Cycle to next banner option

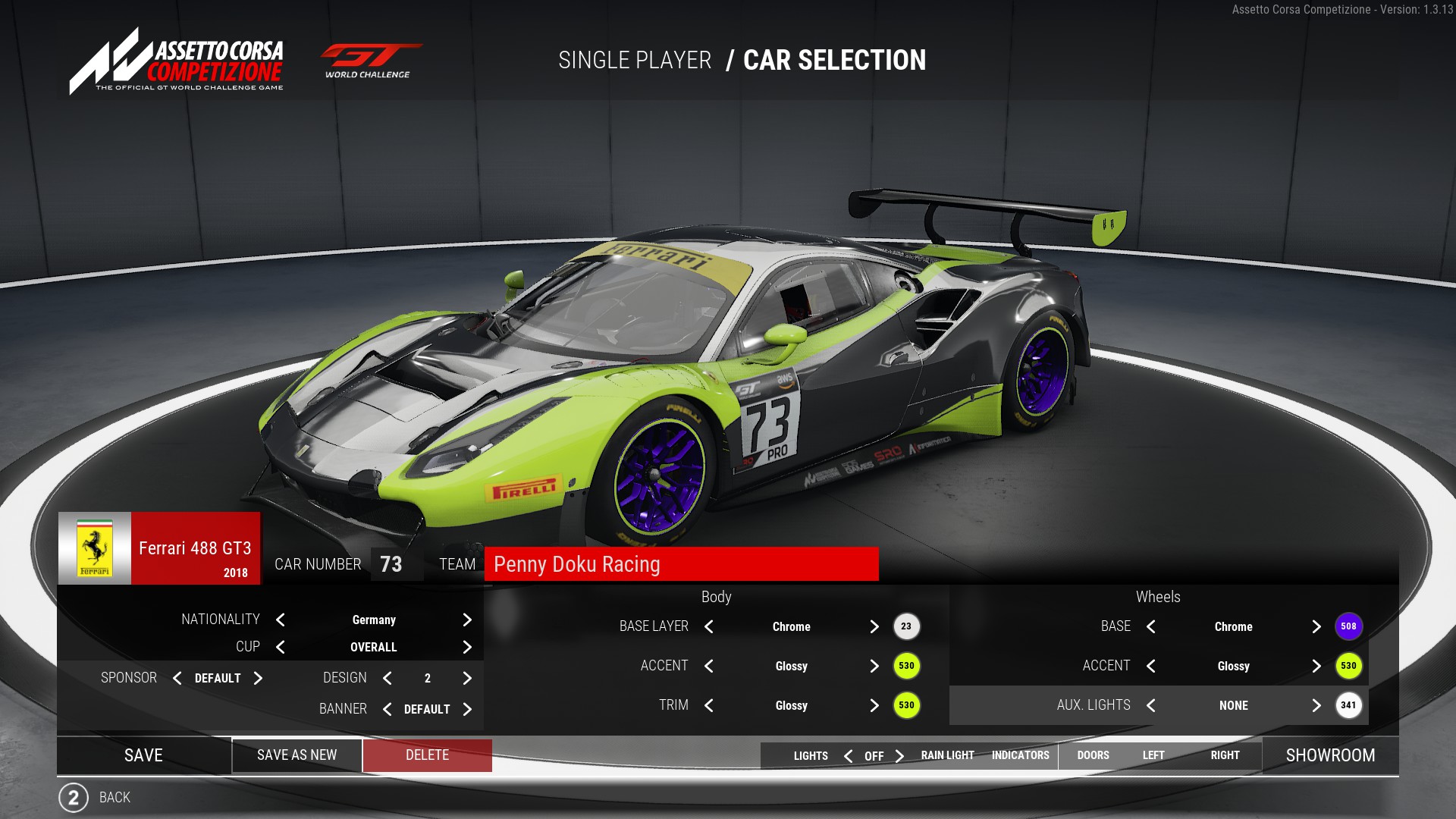(467, 709)
